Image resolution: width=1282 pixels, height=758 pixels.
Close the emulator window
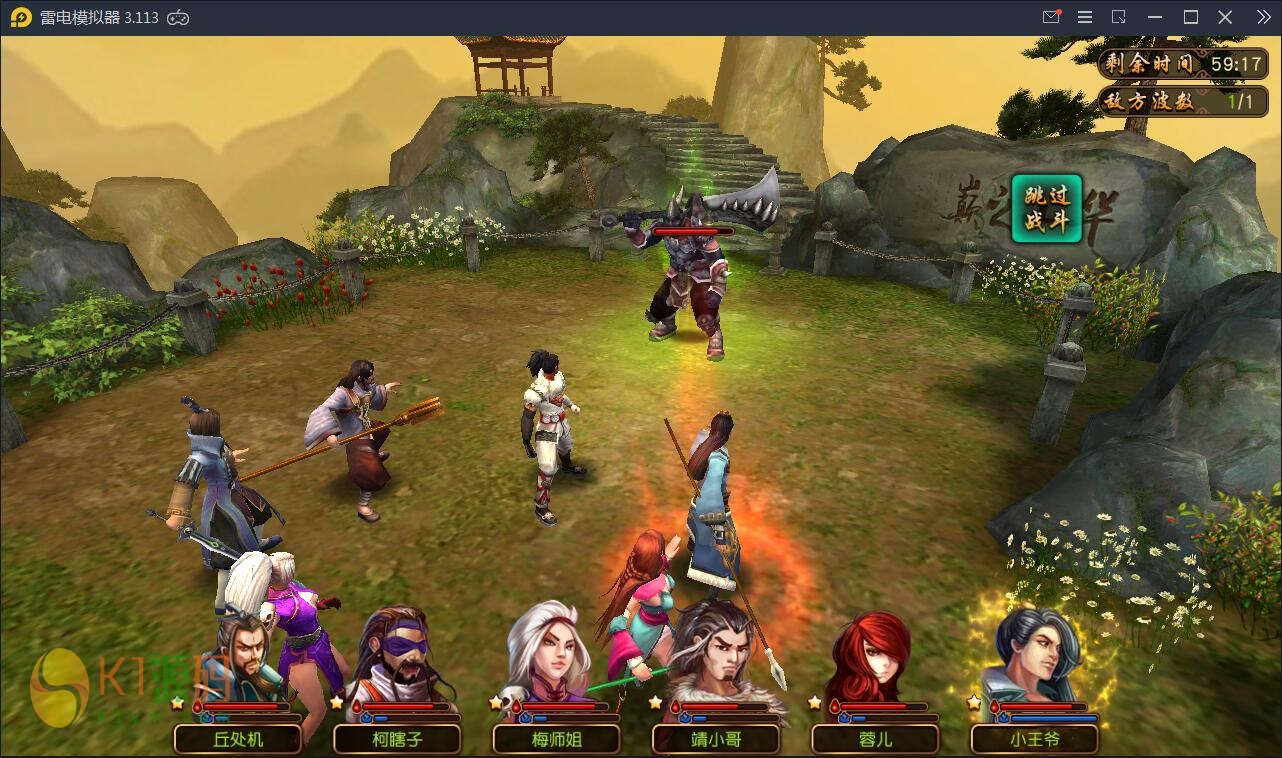pyautogui.click(x=1225, y=17)
